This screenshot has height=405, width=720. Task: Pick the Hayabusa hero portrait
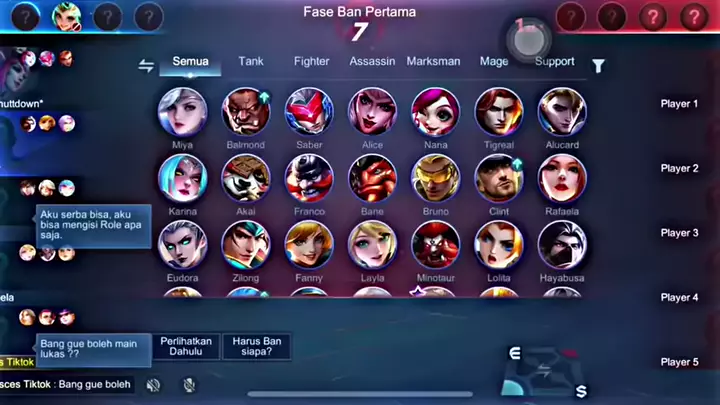(562, 245)
